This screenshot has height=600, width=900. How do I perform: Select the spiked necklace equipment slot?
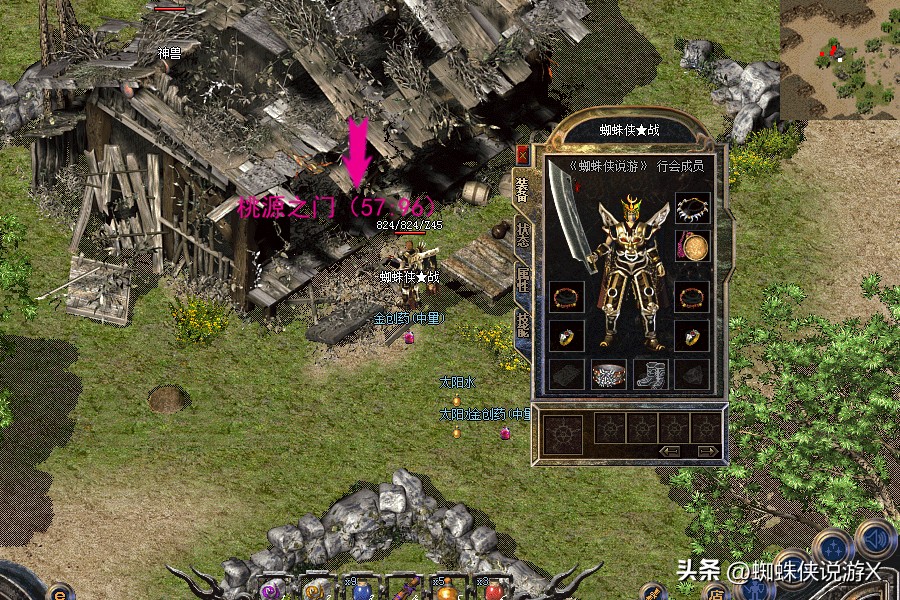[x=691, y=209]
